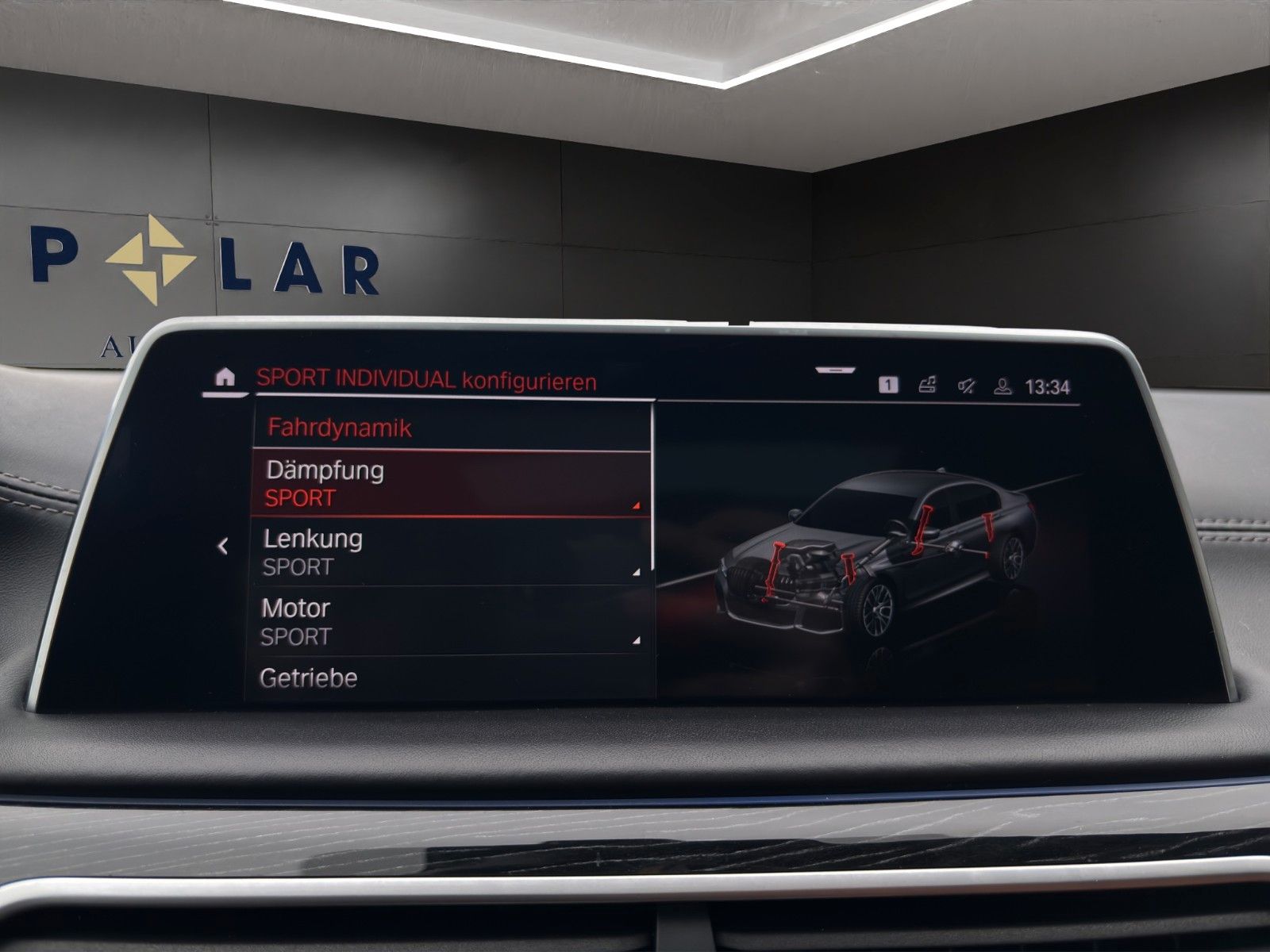1270x952 pixels.
Task: Open the driver profile icon
Action: (1003, 386)
